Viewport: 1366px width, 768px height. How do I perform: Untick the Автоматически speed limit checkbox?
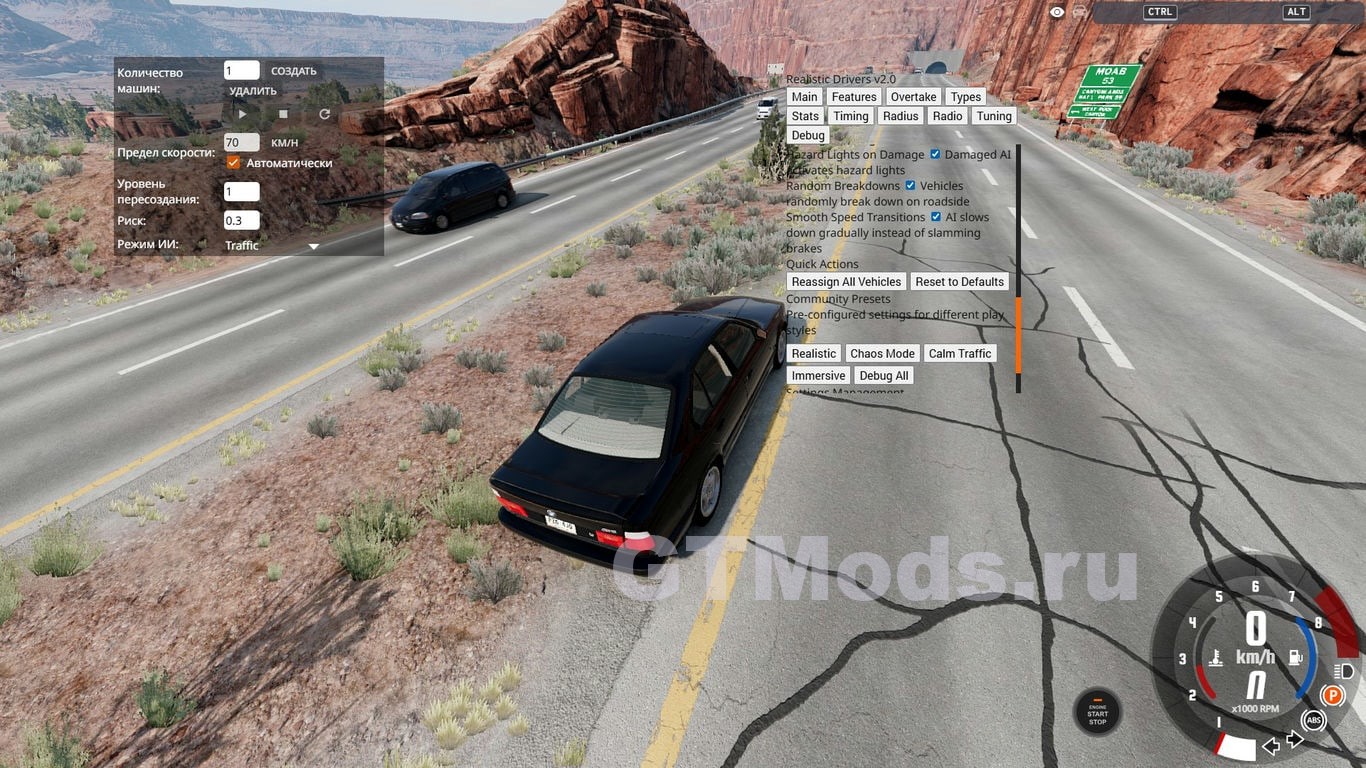pyautogui.click(x=234, y=163)
